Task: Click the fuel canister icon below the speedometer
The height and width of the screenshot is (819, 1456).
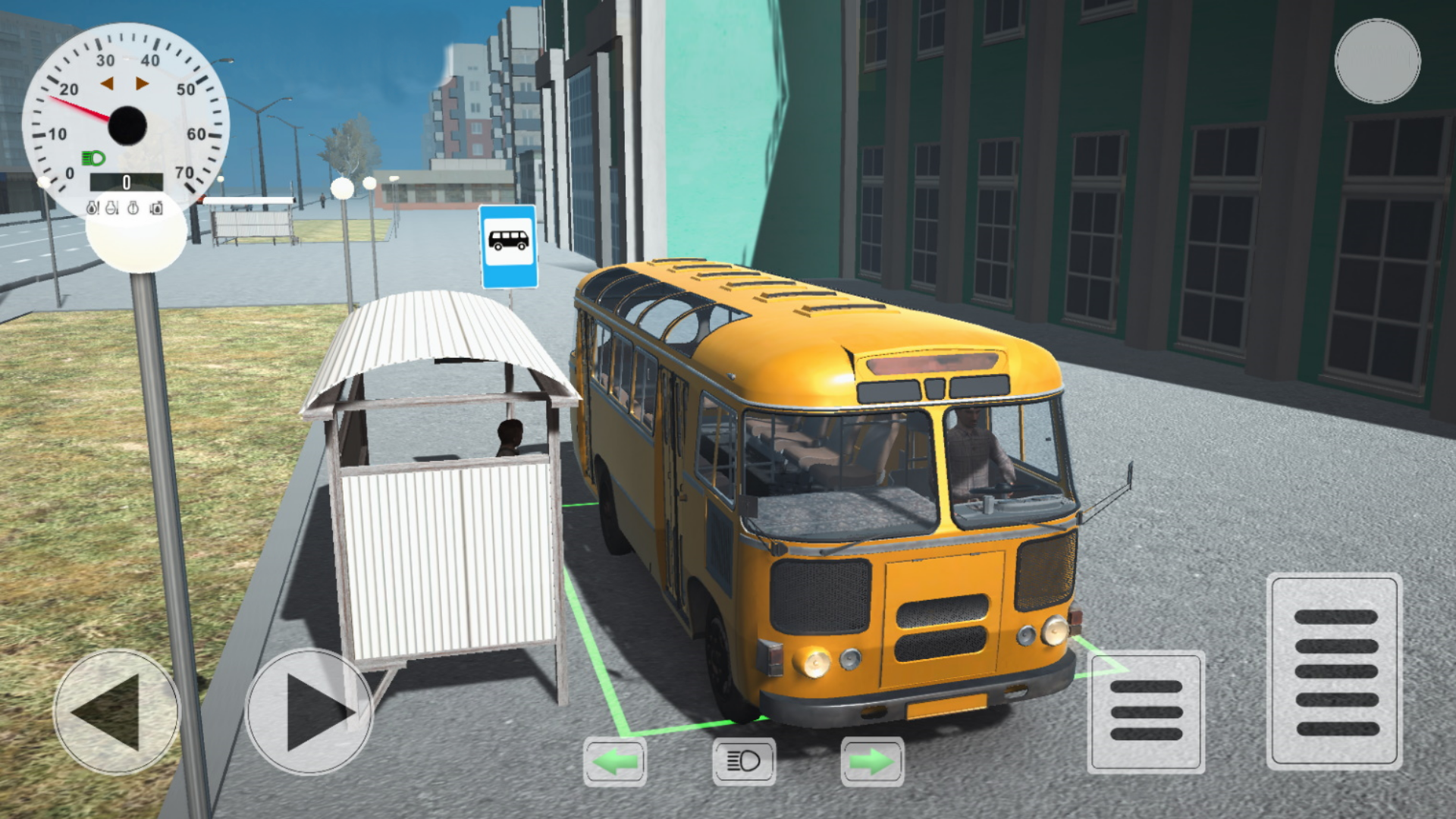Action: coord(155,208)
